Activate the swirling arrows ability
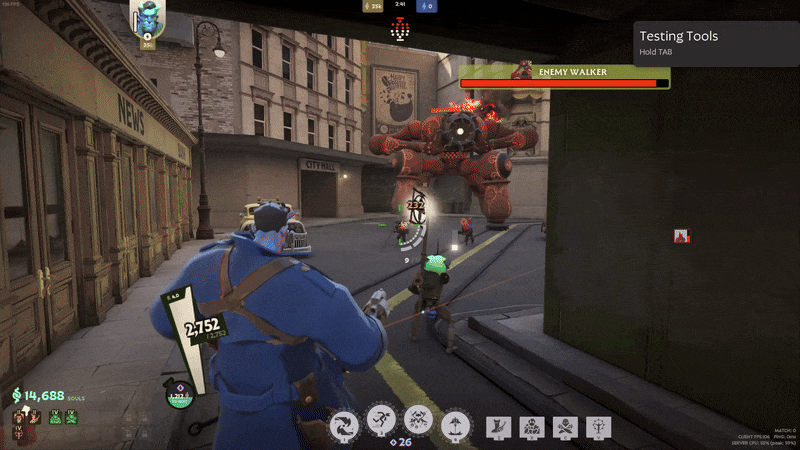The image size is (800, 450). click(x=345, y=424)
